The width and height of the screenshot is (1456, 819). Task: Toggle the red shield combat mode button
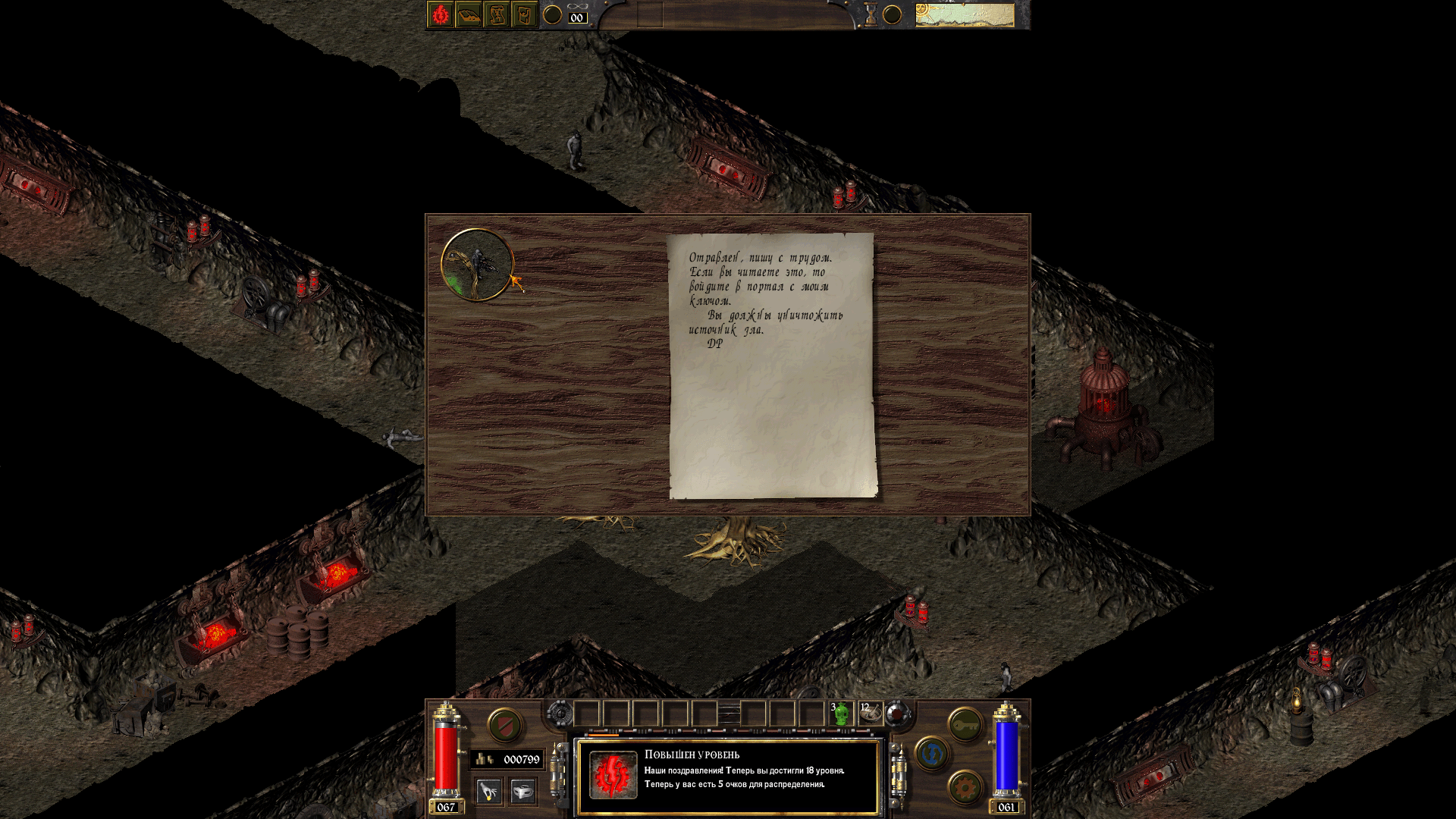click(504, 726)
